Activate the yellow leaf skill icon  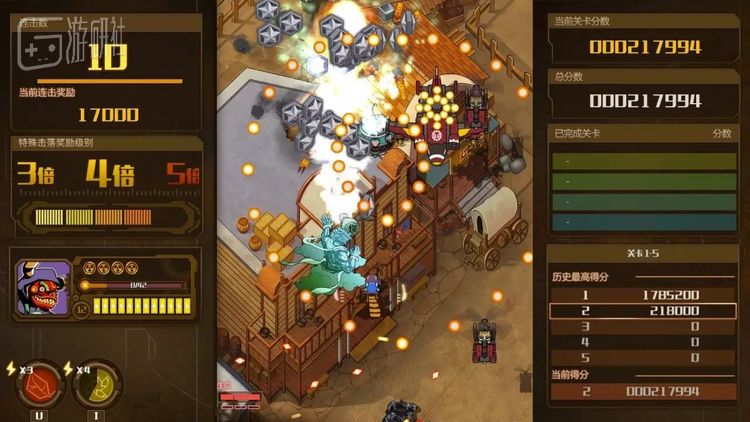98,383
